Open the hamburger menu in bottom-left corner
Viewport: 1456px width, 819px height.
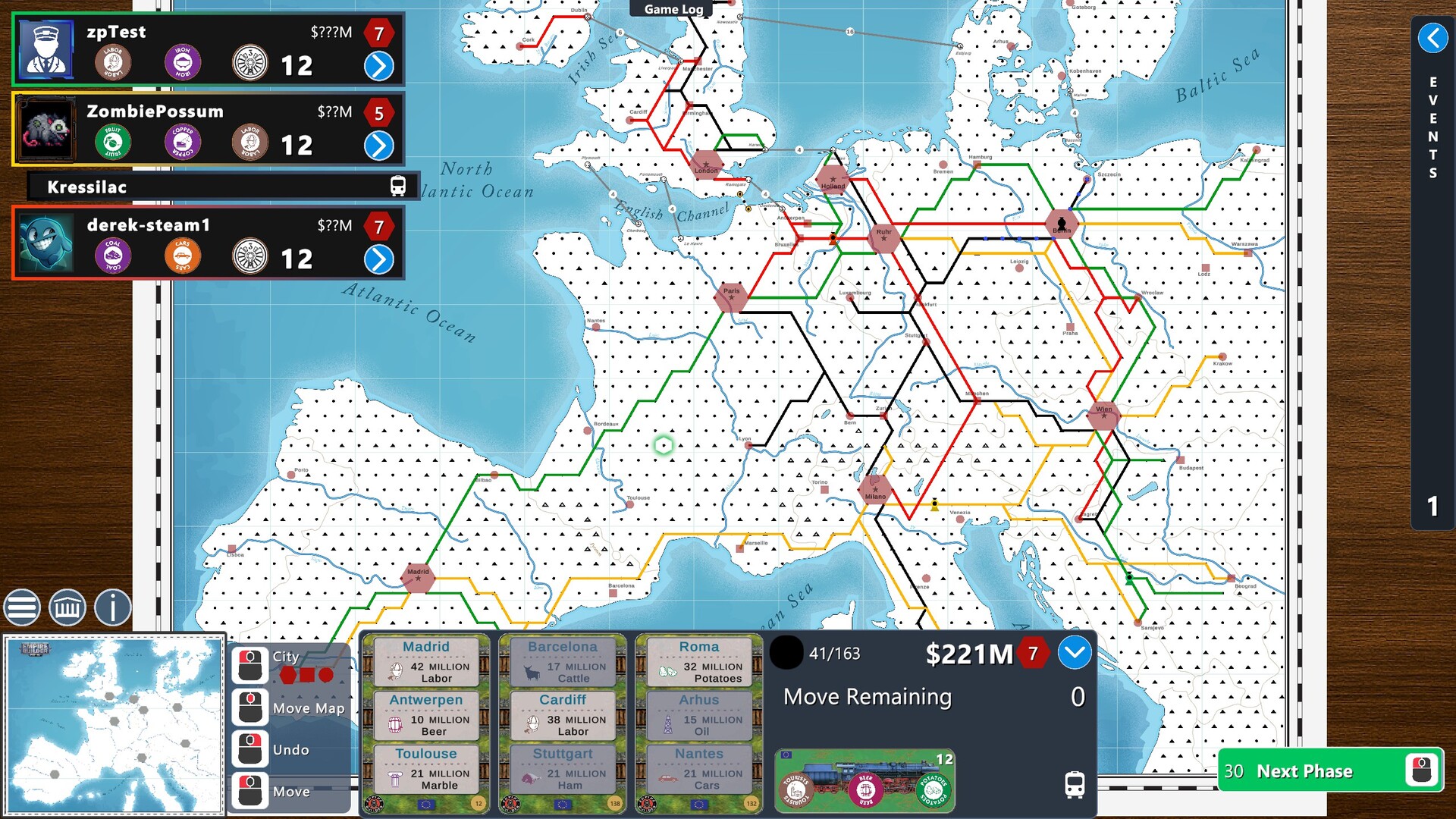(x=22, y=607)
